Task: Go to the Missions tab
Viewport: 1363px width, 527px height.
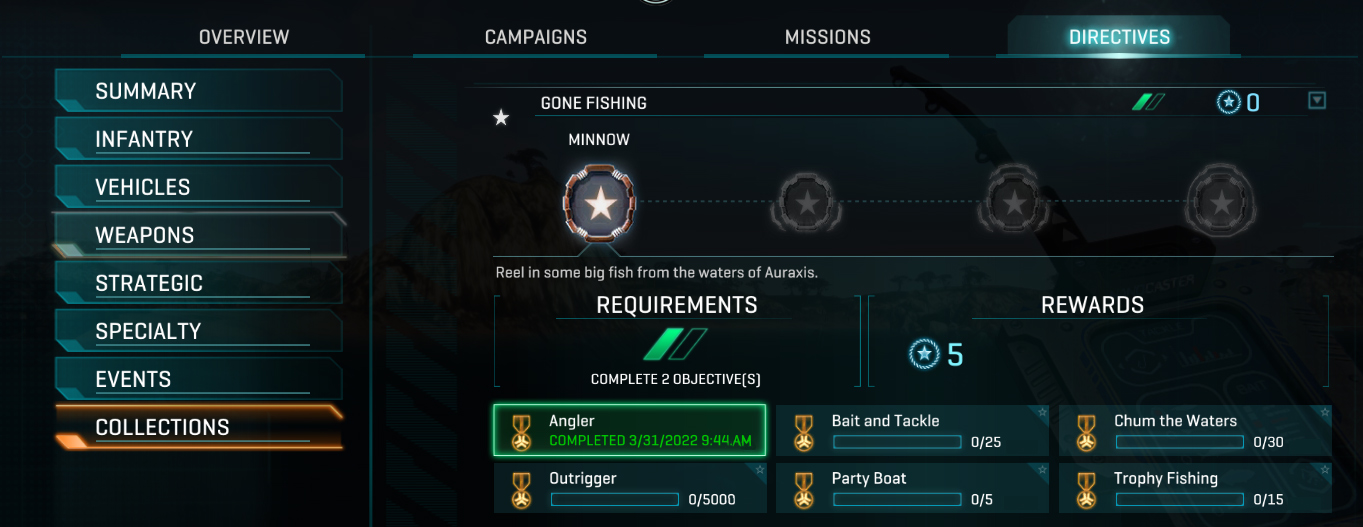Action: click(x=827, y=37)
